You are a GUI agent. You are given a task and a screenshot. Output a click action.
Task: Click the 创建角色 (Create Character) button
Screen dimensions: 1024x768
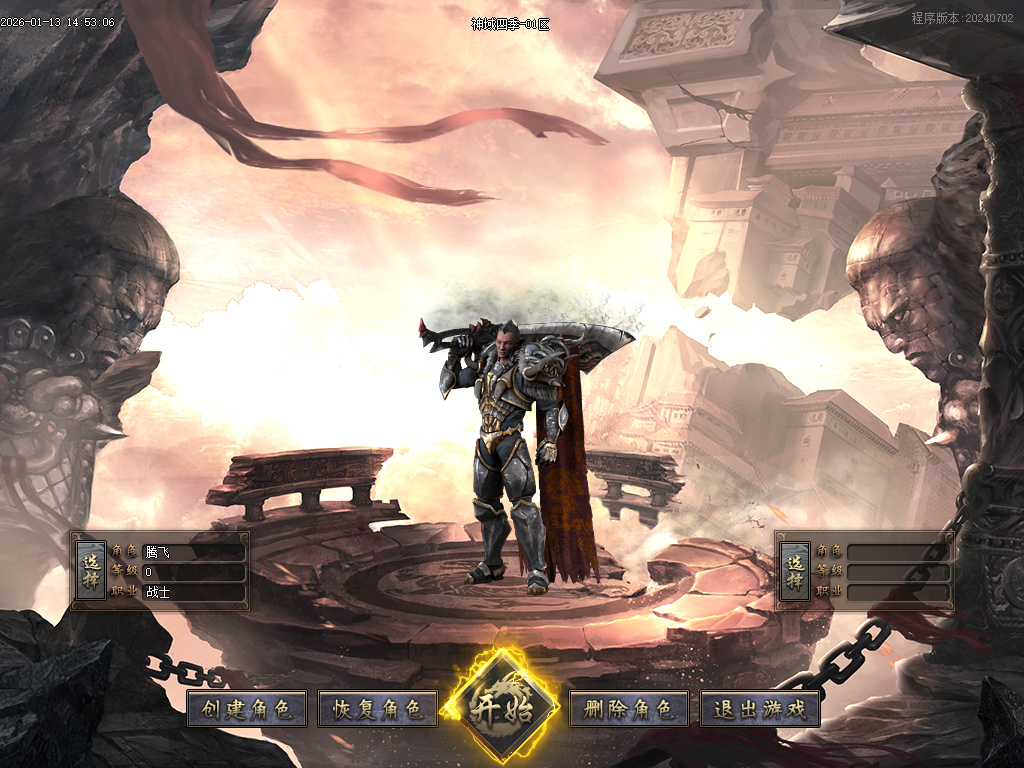[x=247, y=709]
